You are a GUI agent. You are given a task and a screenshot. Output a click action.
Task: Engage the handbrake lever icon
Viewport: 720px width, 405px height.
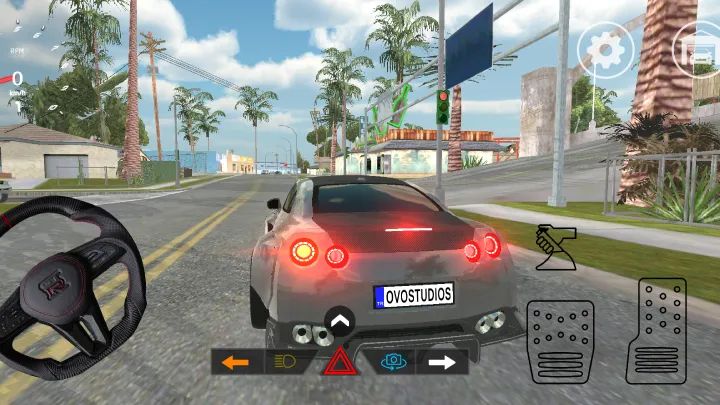(x=555, y=248)
